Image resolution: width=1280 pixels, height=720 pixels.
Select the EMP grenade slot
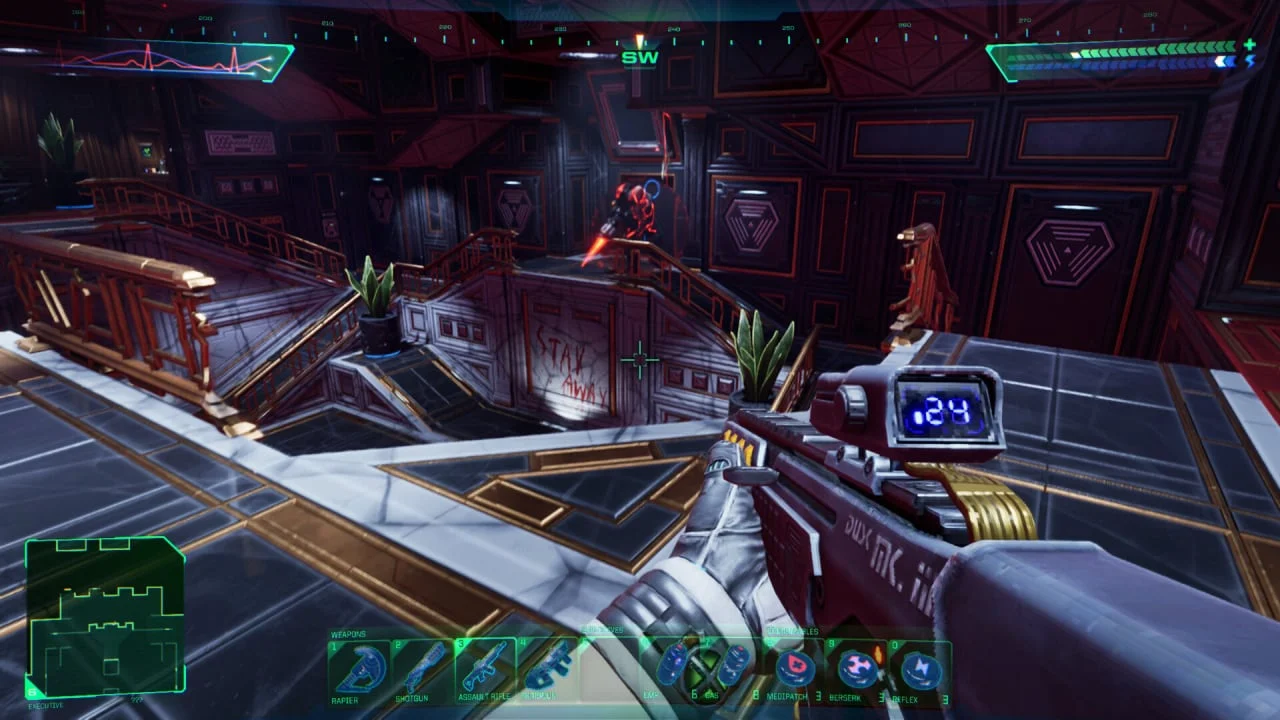pyautogui.click(x=674, y=665)
